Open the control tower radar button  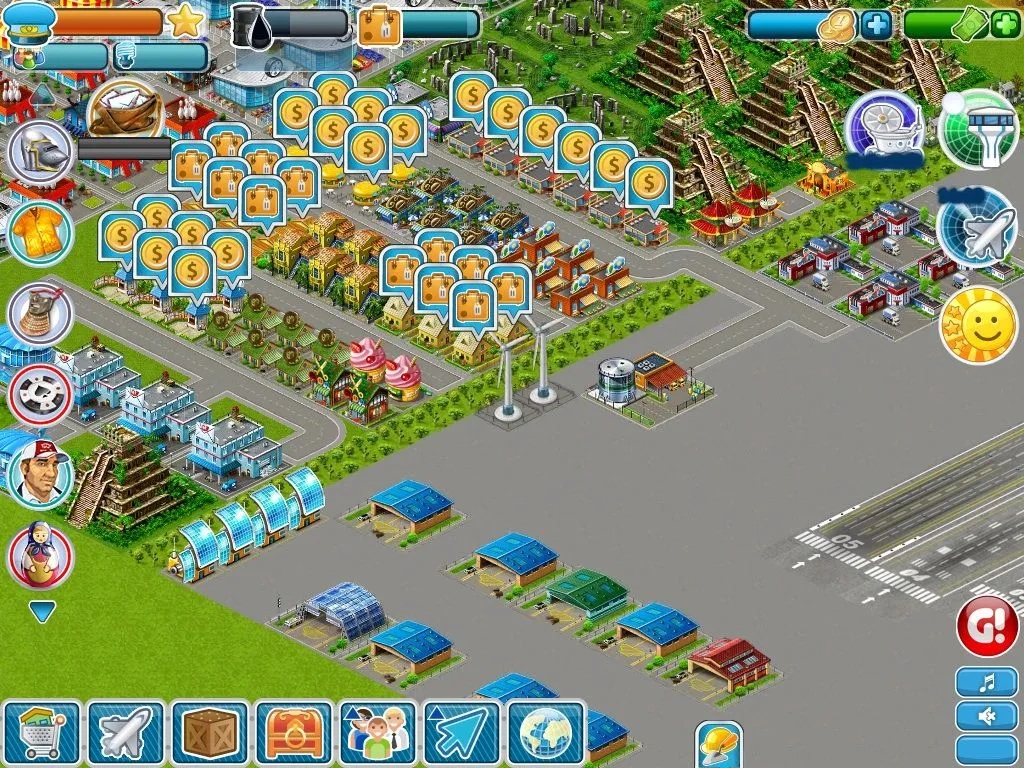coord(978,130)
